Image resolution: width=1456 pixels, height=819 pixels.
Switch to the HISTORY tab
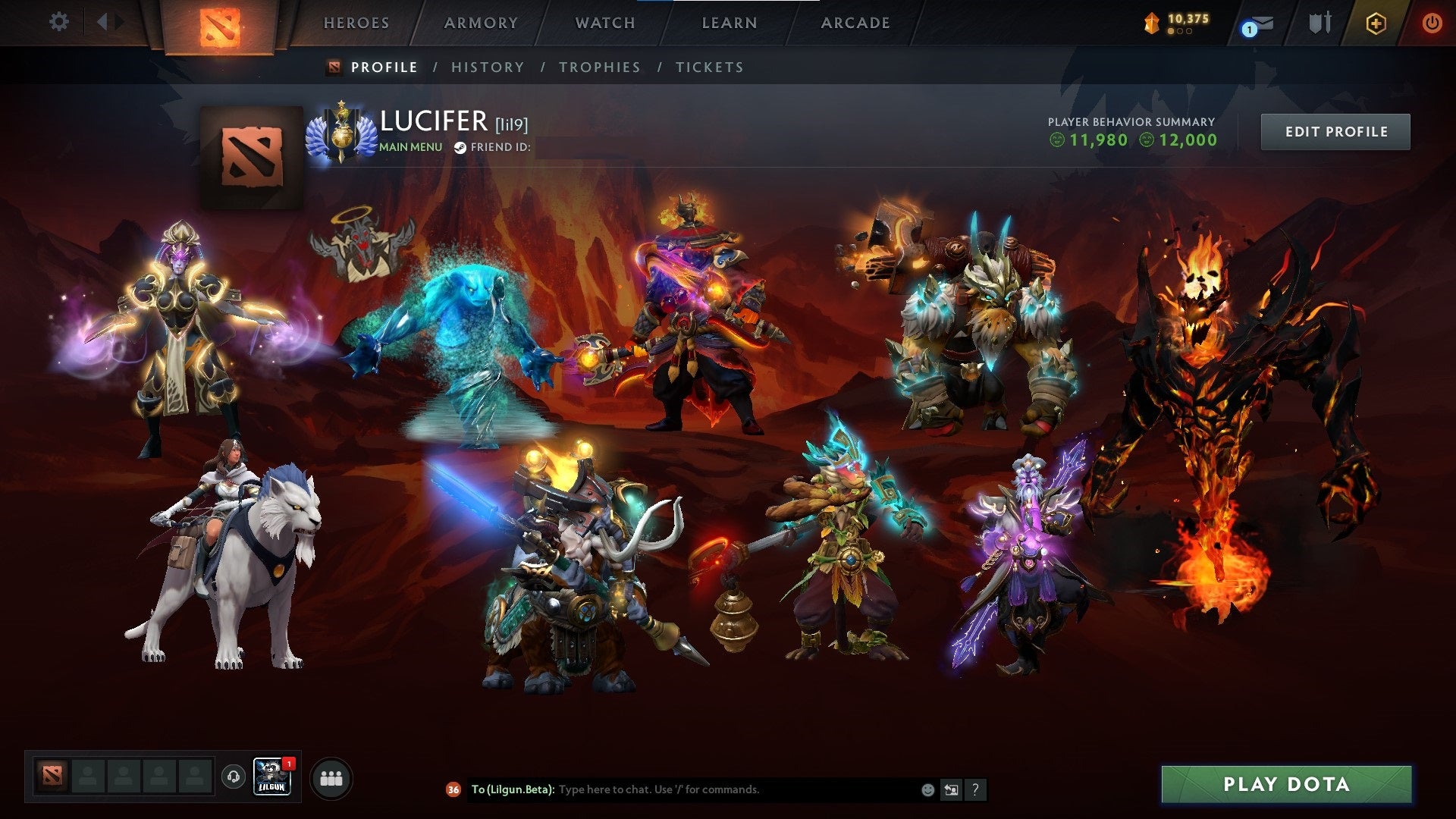tap(487, 67)
